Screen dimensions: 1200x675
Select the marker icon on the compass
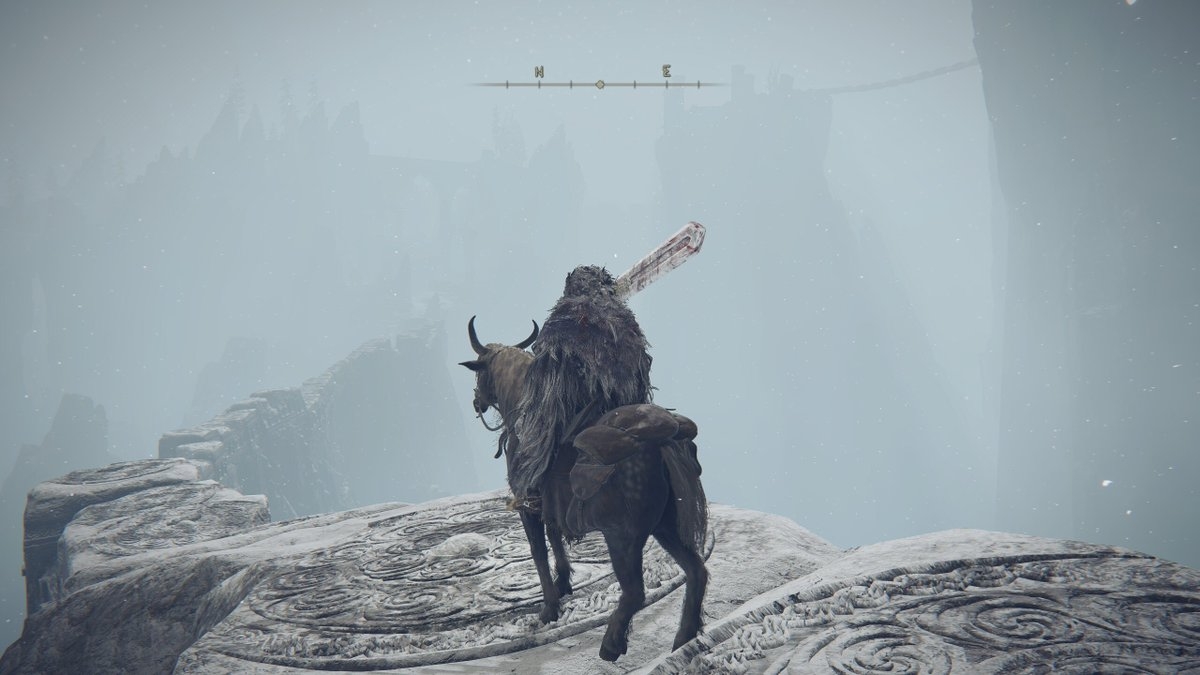[x=600, y=85]
